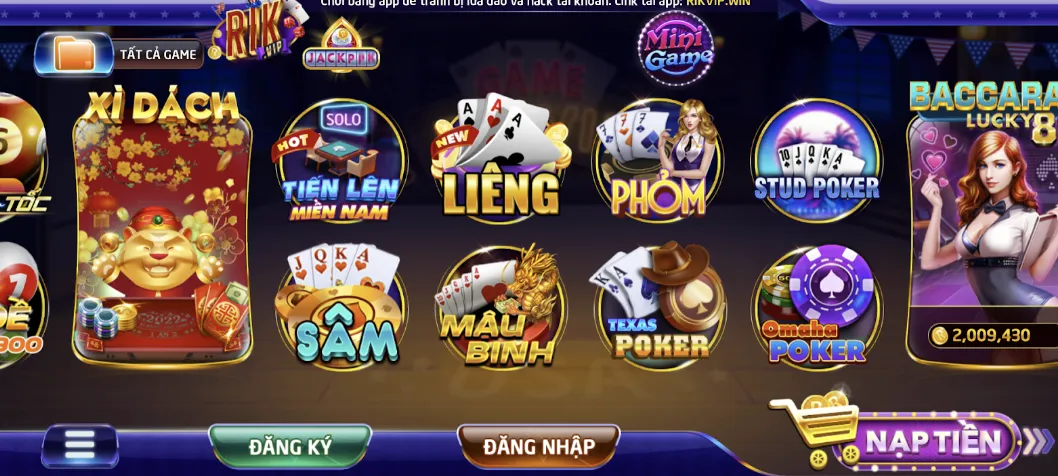Open the Phỏm game
Screen dimensions: 1058x476
pos(658,162)
